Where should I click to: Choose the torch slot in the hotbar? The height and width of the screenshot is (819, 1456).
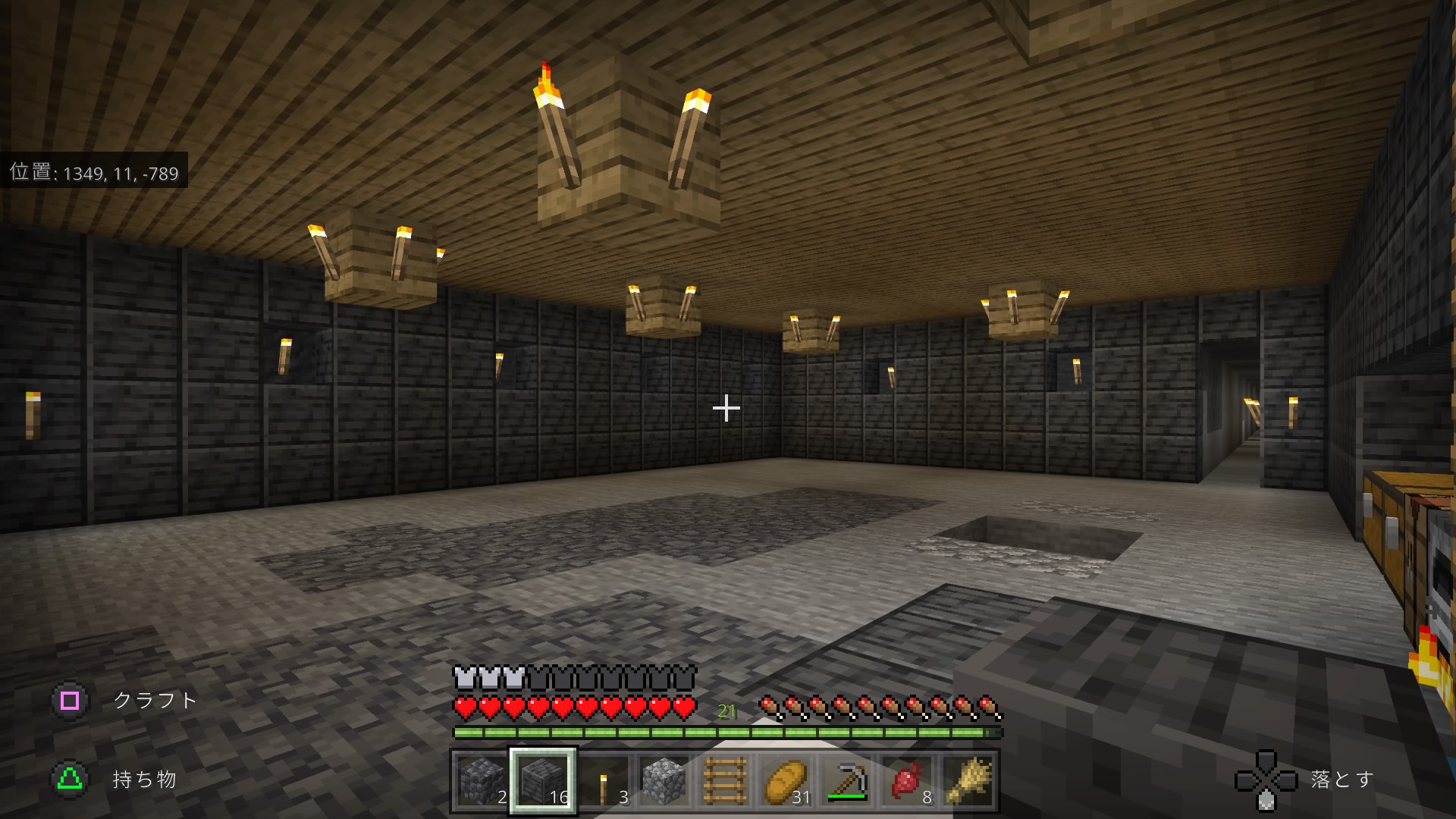coord(604,780)
